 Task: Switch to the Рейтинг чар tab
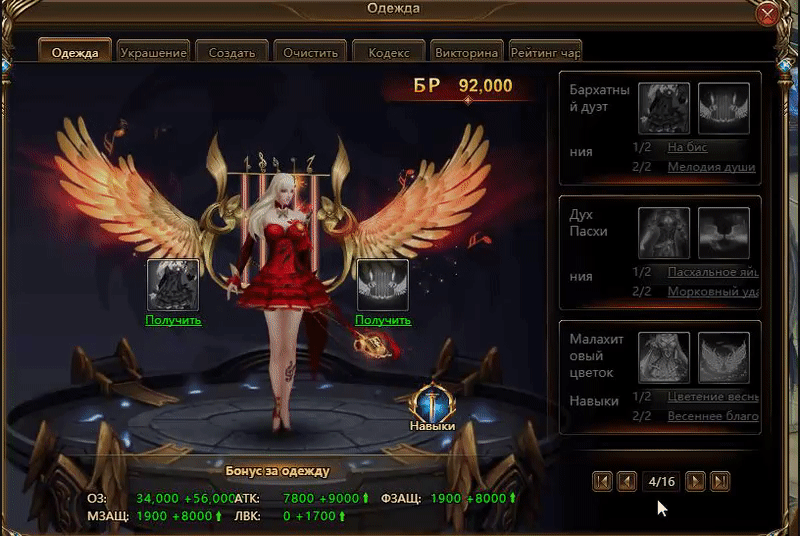[544, 52]
